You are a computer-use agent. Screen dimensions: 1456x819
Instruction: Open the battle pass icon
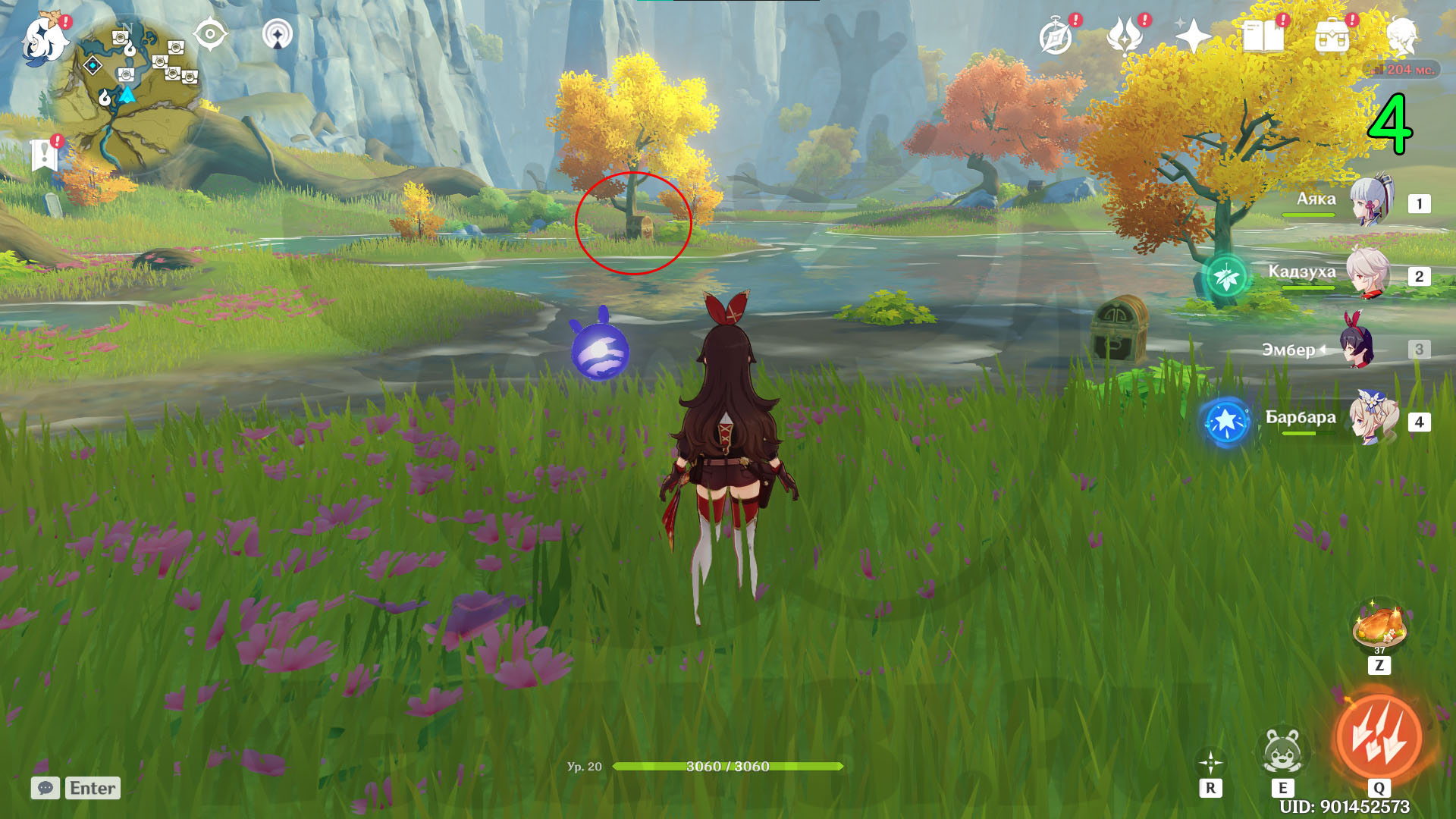[x=1124, y=36]
